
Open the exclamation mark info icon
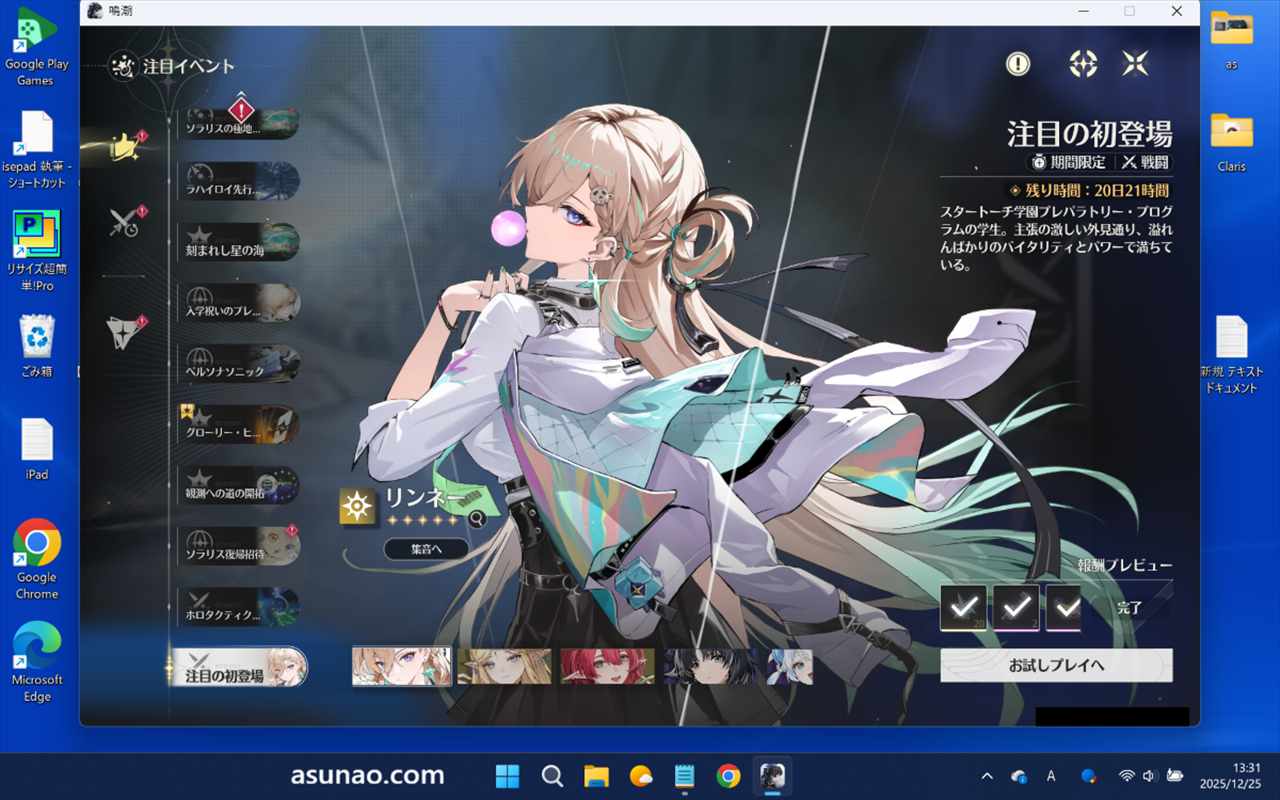(x=1018, y=64)
